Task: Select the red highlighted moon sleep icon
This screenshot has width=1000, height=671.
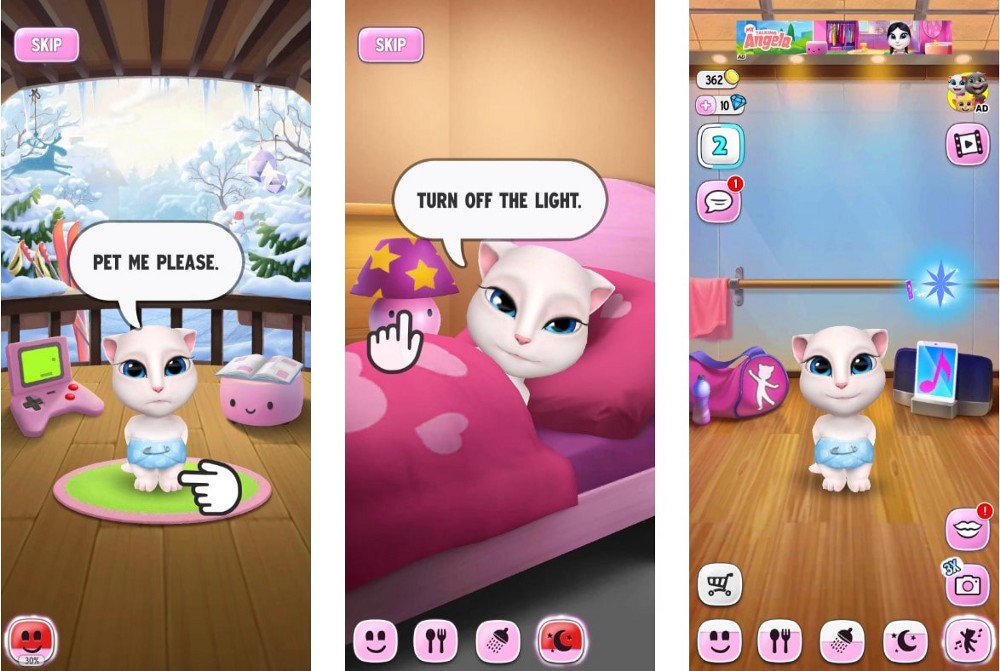Action: pyautogui.click(x=561, y=639)
